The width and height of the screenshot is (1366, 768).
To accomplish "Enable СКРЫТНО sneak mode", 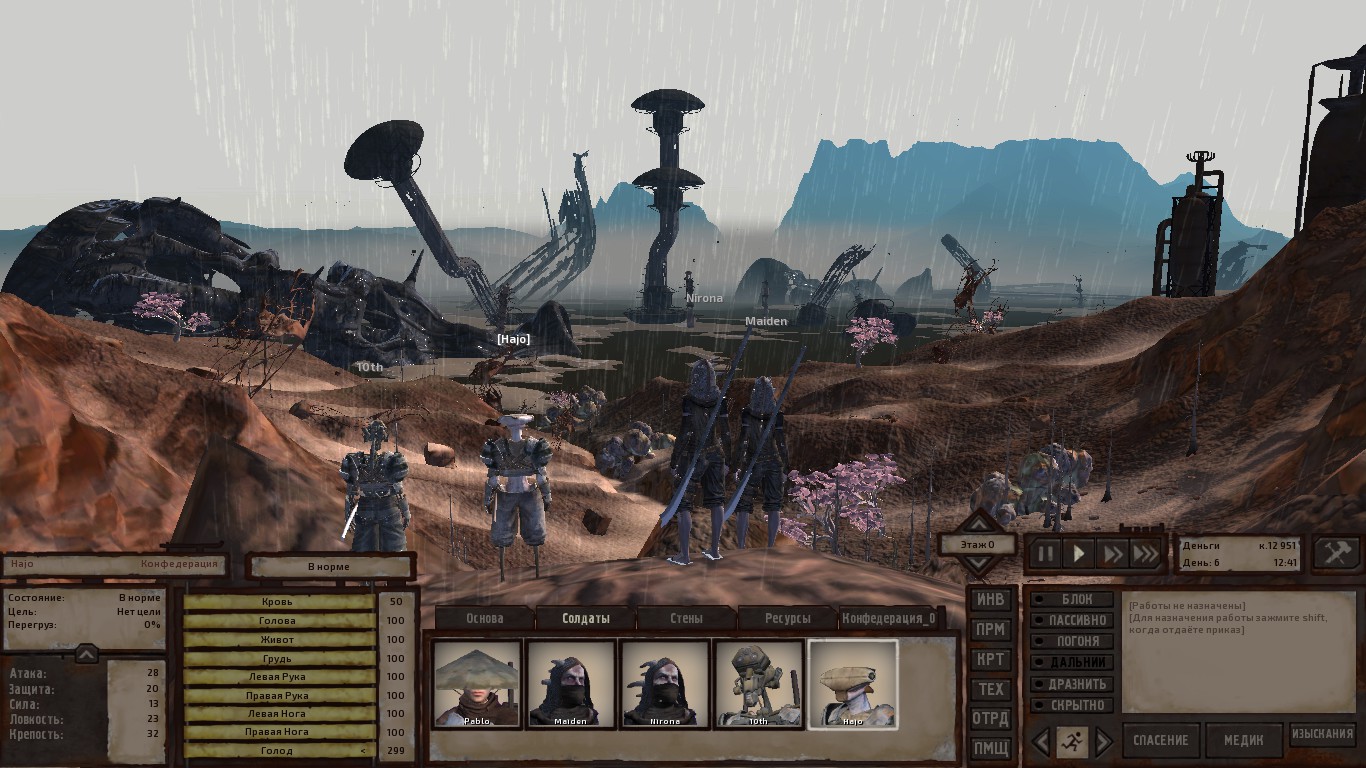I will pos(1070,705).
